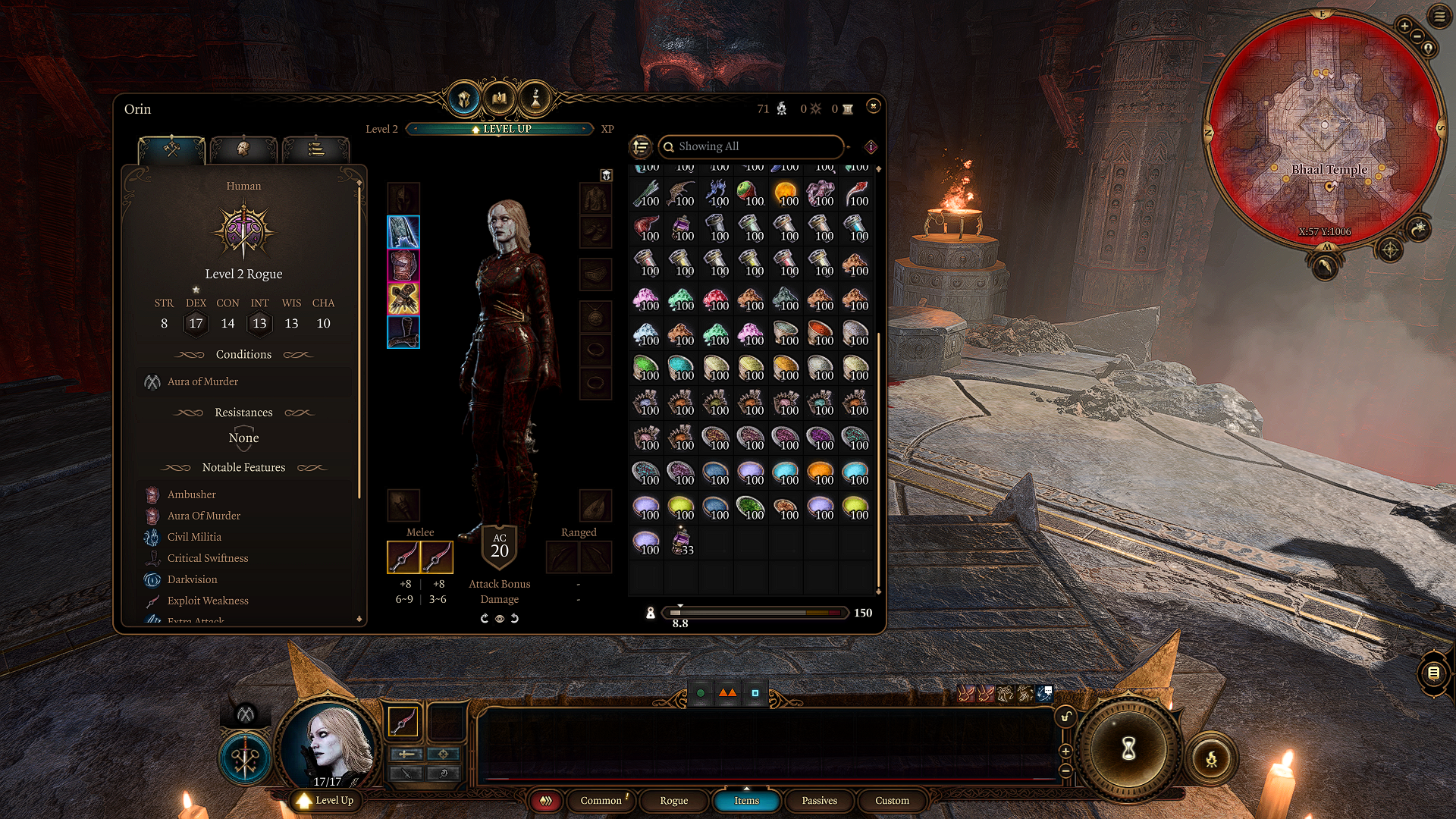Select the stack of 33 potions
1456x819 pixels.
[x=681, y=542]
